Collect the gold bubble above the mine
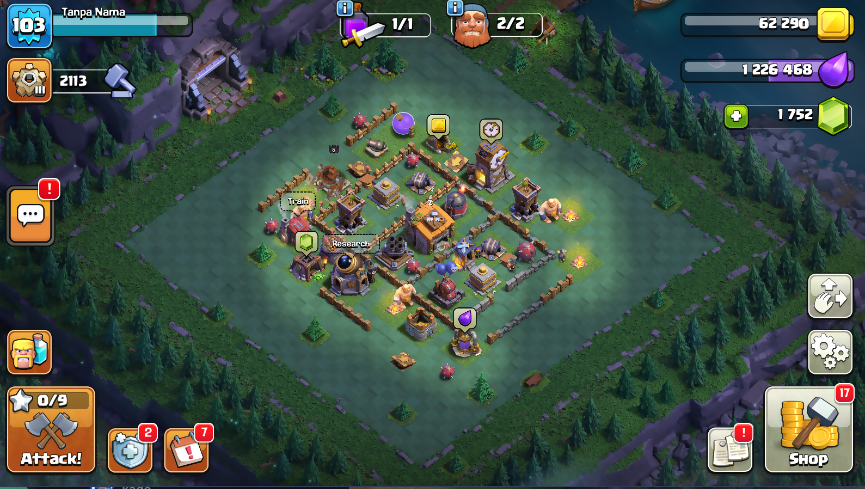Image resolution: width=865 pixels, height=489 pixels. tap(438, 125)
